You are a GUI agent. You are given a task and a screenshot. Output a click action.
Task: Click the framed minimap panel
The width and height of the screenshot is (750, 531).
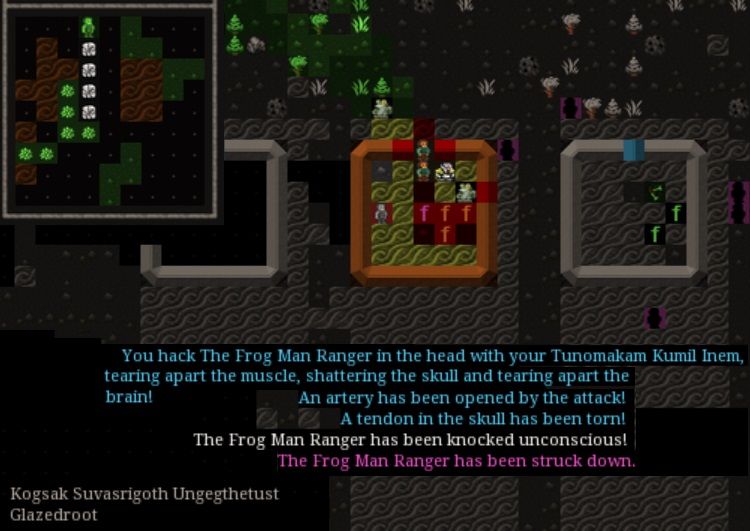click(108, 108)
